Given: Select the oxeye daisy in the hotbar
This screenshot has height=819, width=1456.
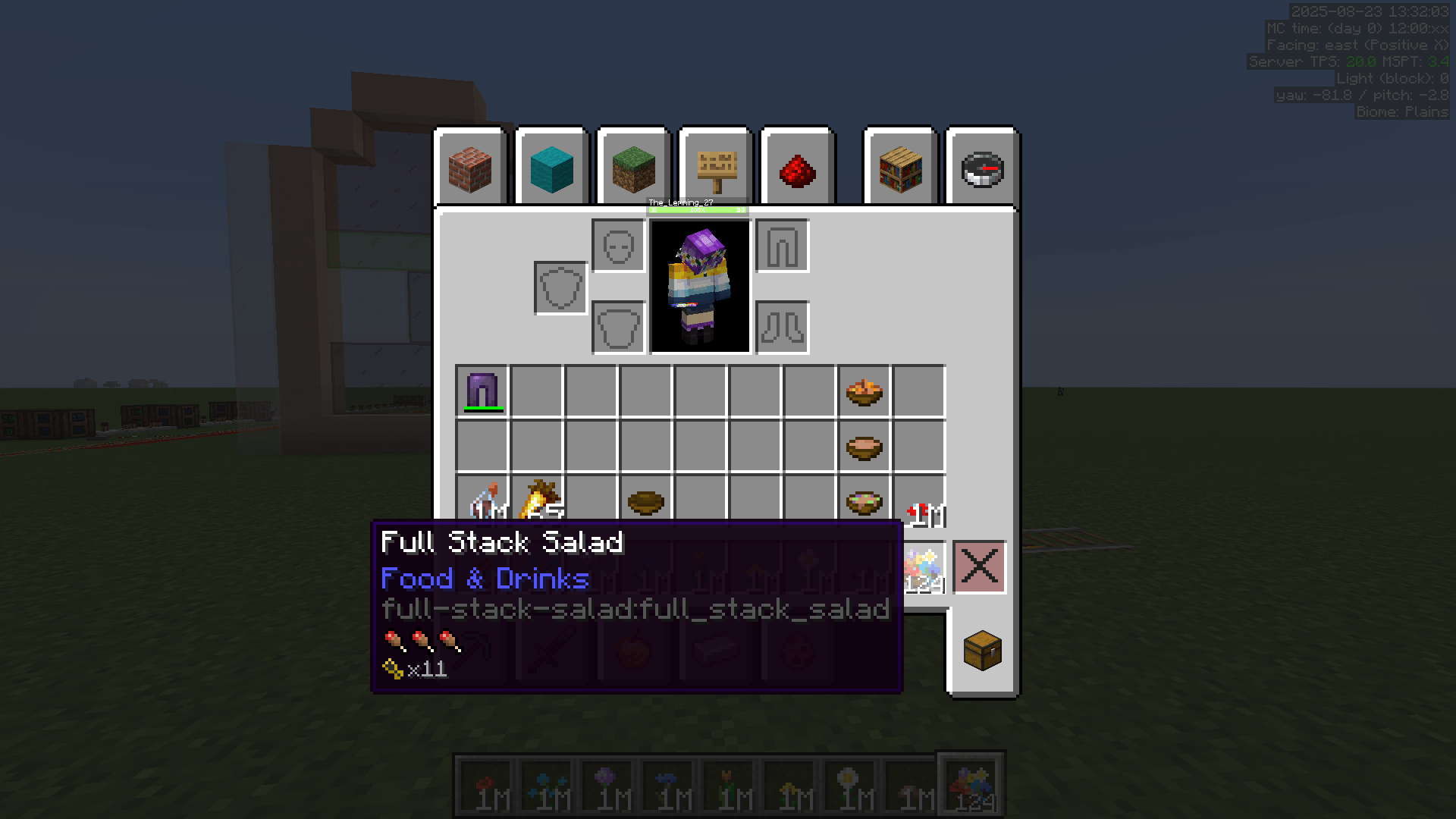Looking at the screenshot, I should pos(851,783).
